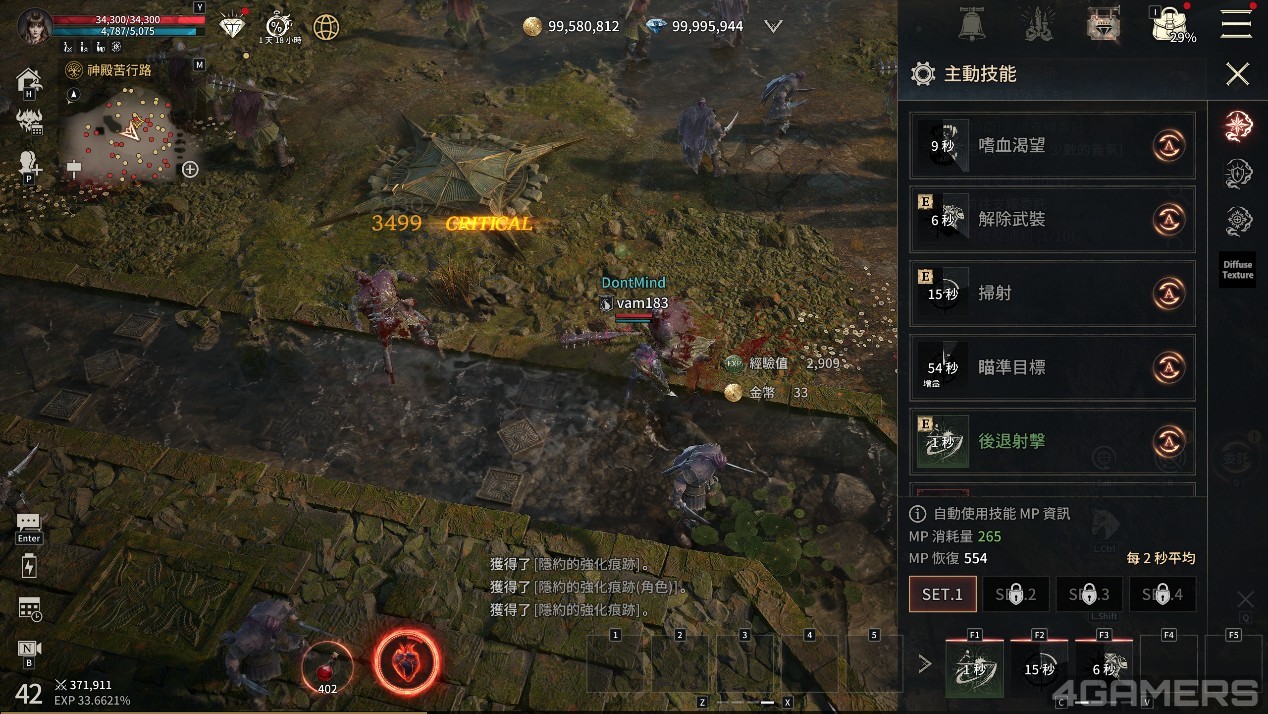The image size is (1268, 714).
Task: Open the world globe icon
Action: pyautogui.click(x=326, y=27)
